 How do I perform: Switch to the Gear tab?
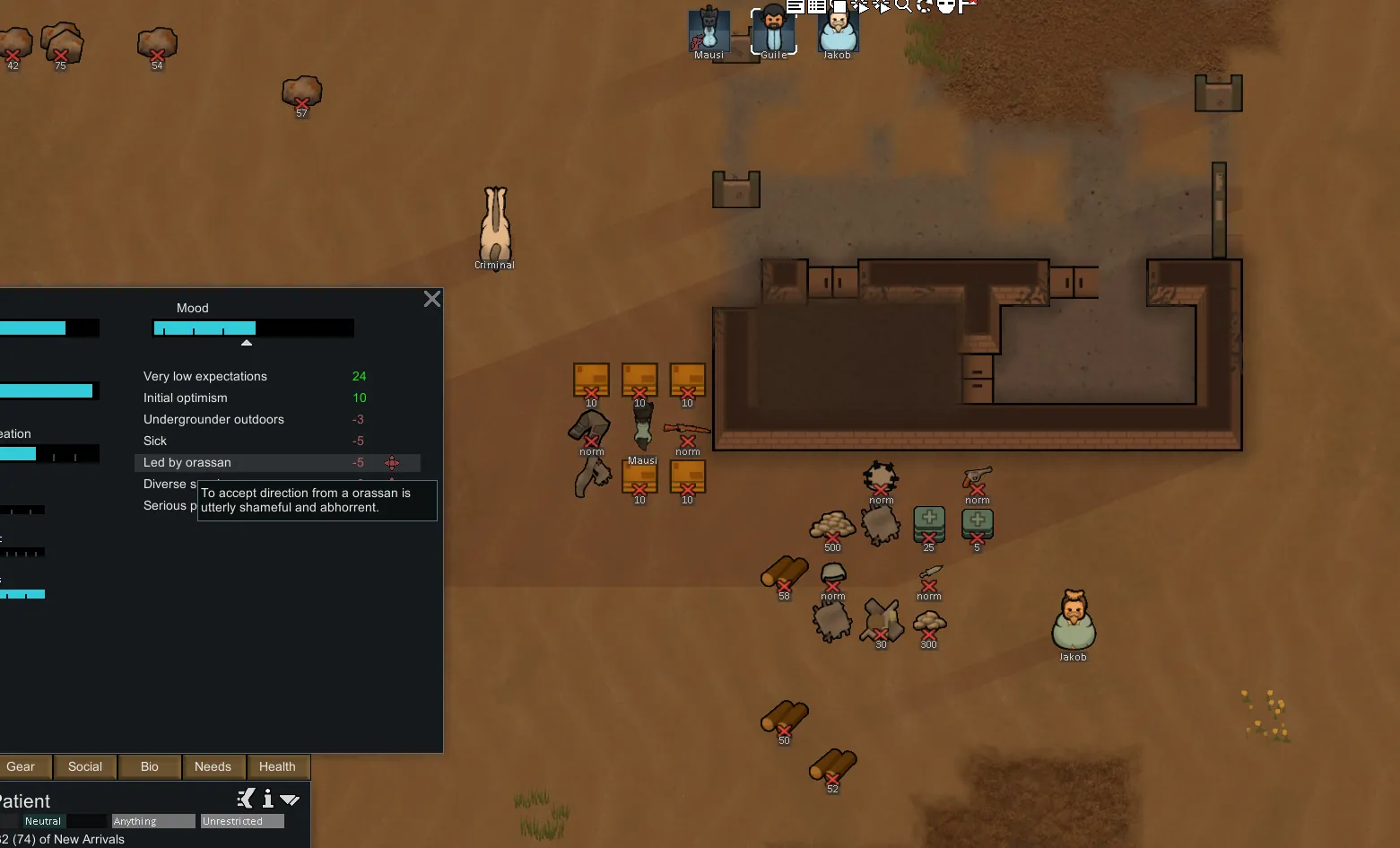tap(21, 767)
